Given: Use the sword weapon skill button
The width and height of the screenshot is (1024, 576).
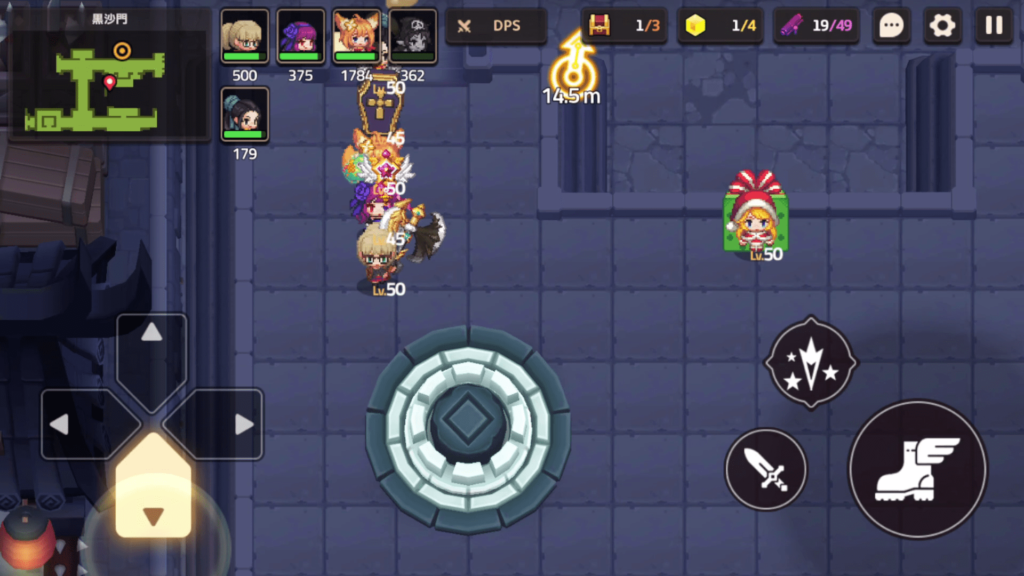Looking at the screenshot, I should coord(766,469).
